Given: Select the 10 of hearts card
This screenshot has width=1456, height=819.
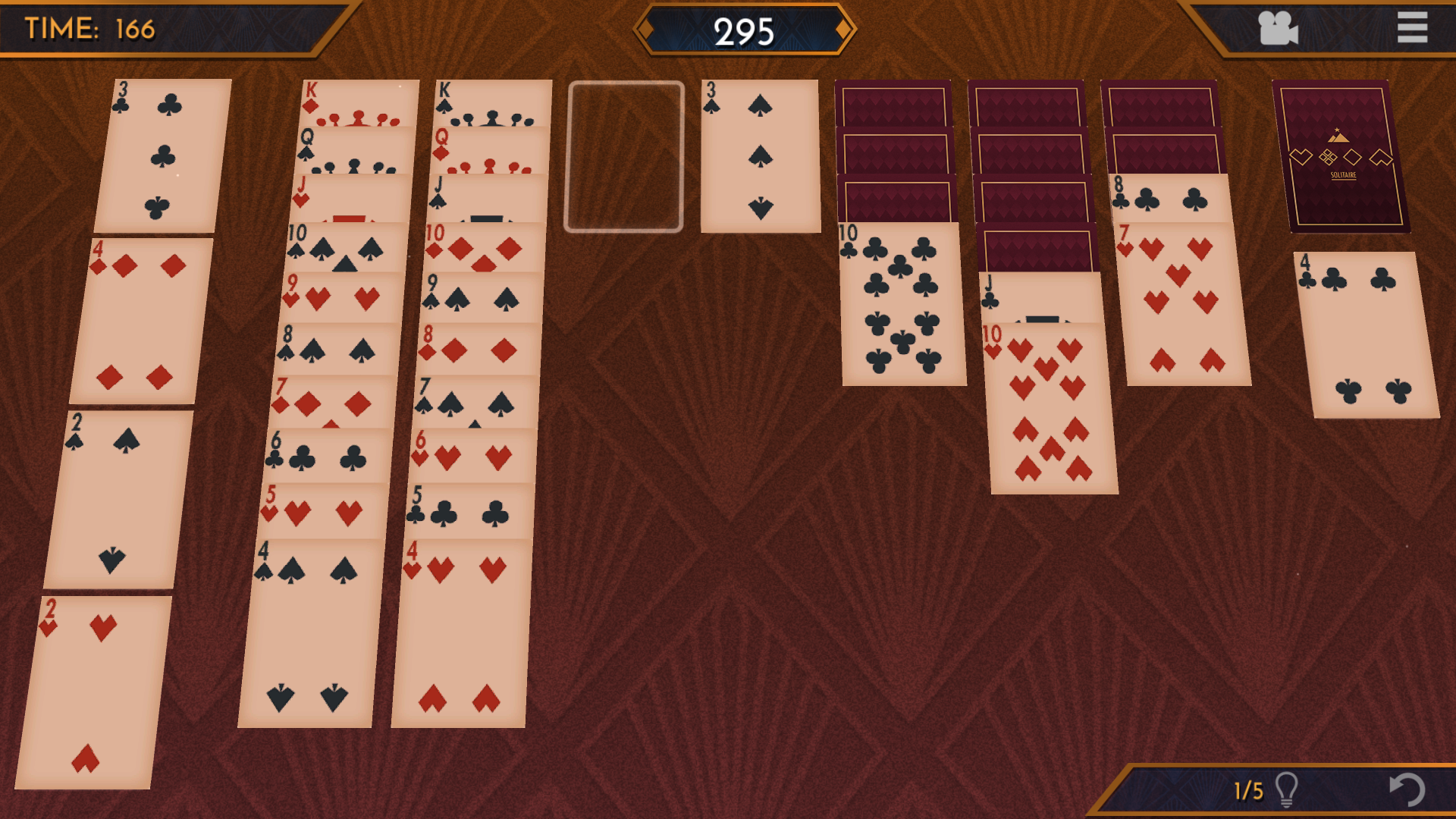Looking at the screenshot, I should point(1050,408).
